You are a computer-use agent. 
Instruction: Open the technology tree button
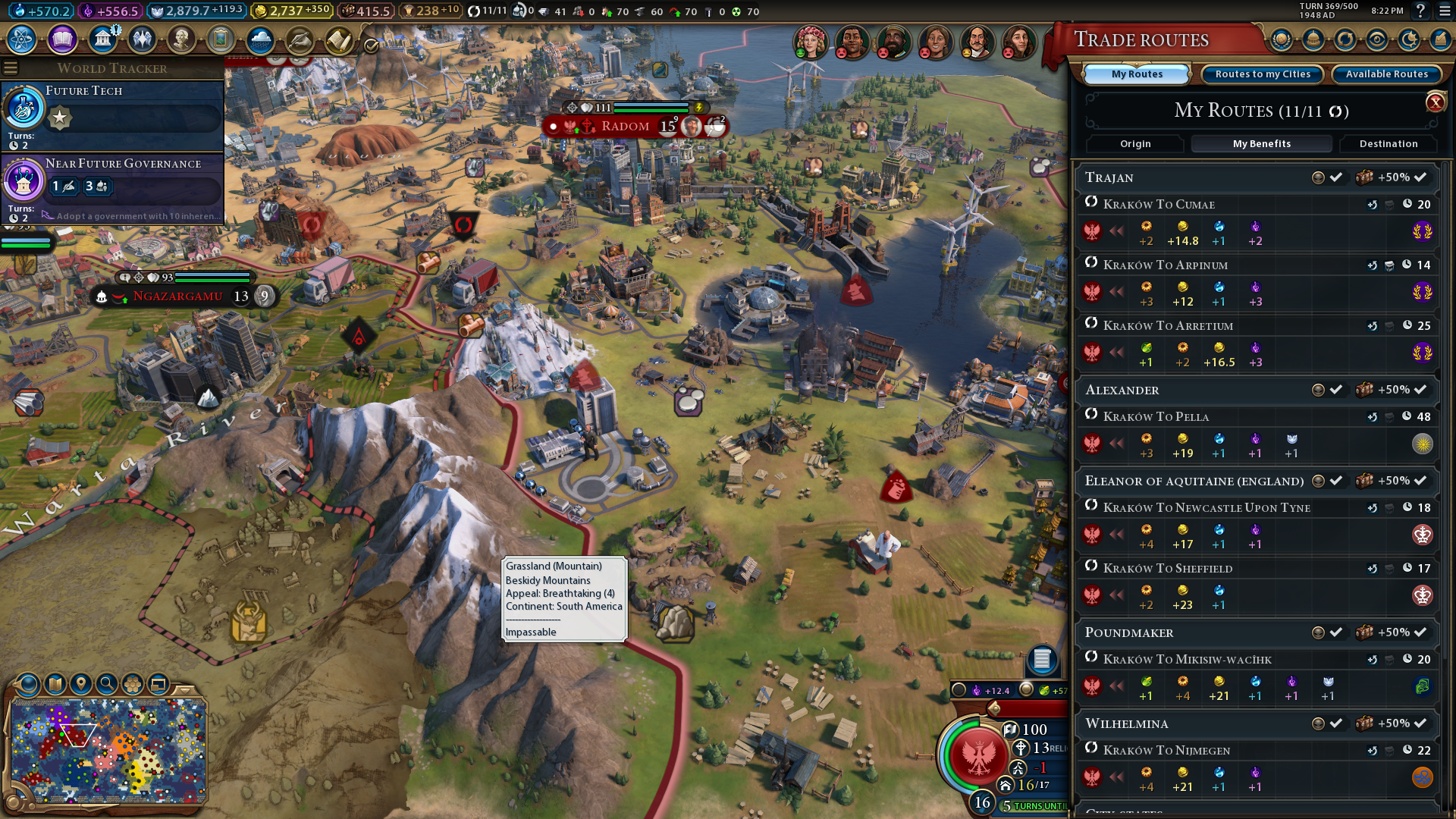pyautogui.click(x=22, y=39)
